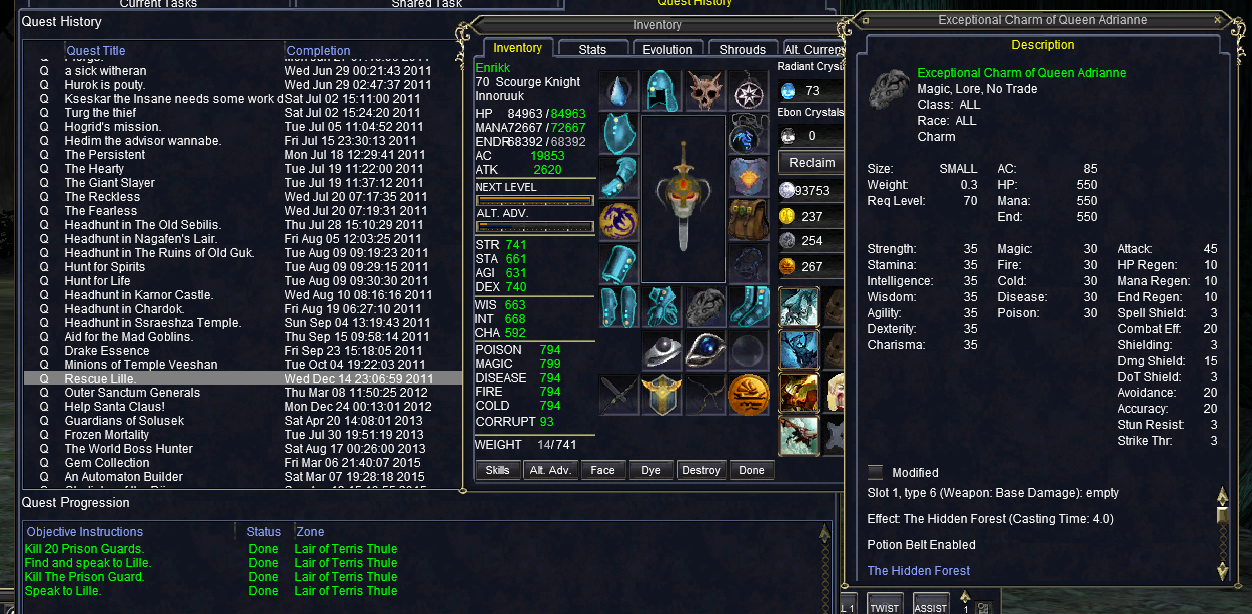Select the teal helmet equipment slot
Image resolution: width=1252 pixels, height=614 pixels.
[x=661, y=90]
